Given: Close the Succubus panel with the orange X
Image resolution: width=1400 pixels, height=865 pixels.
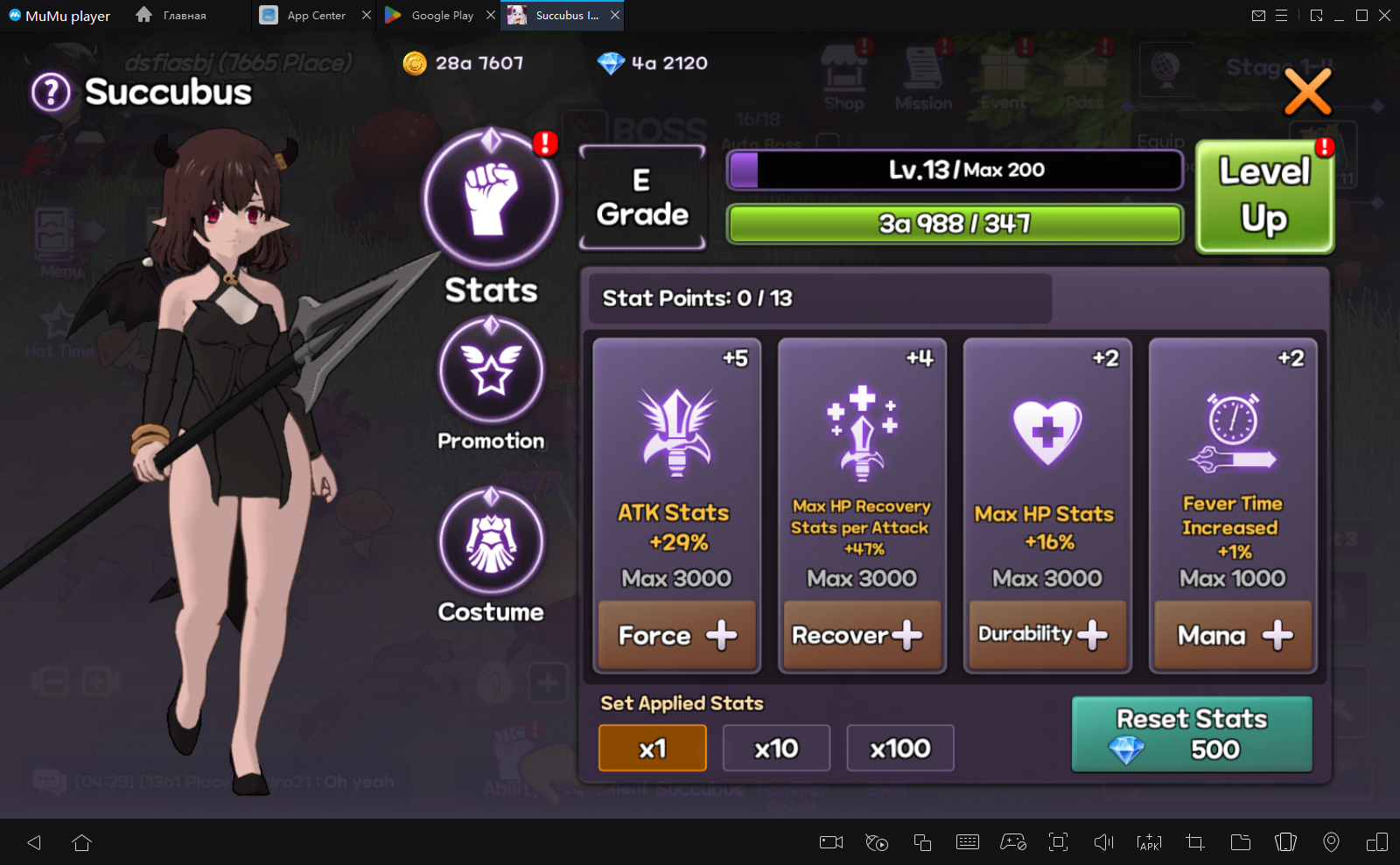Looking at the screenshot, I should click(x=1307, y=92).
